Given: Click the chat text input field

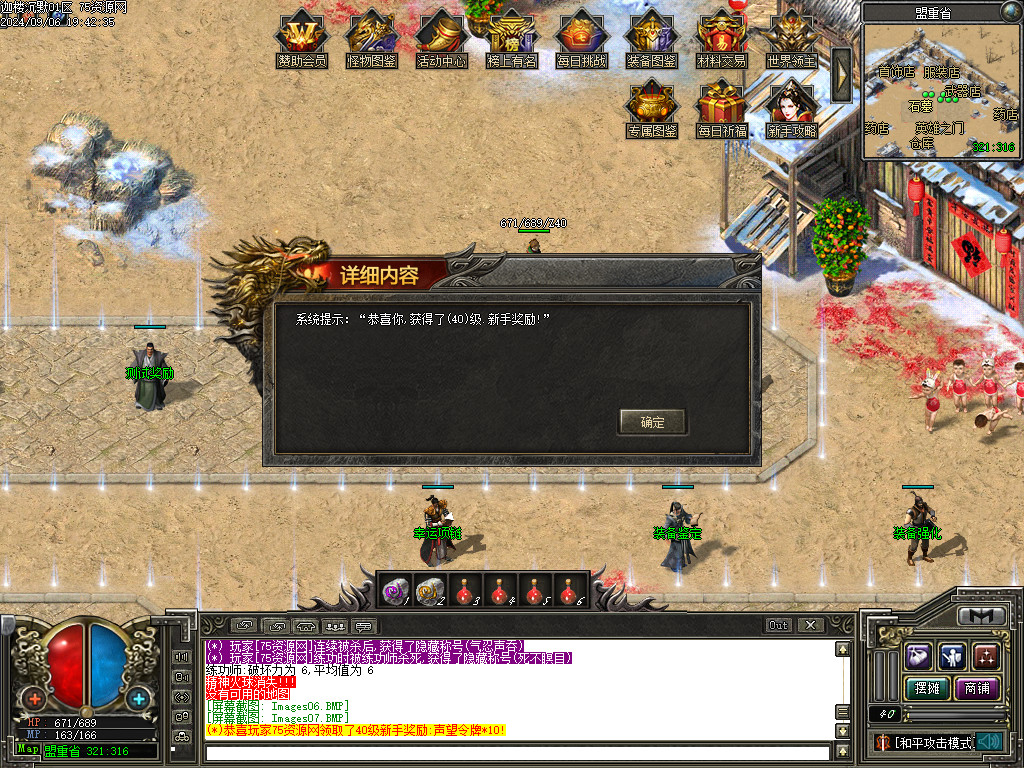Looking at the screenshot, I should (518, 753).
